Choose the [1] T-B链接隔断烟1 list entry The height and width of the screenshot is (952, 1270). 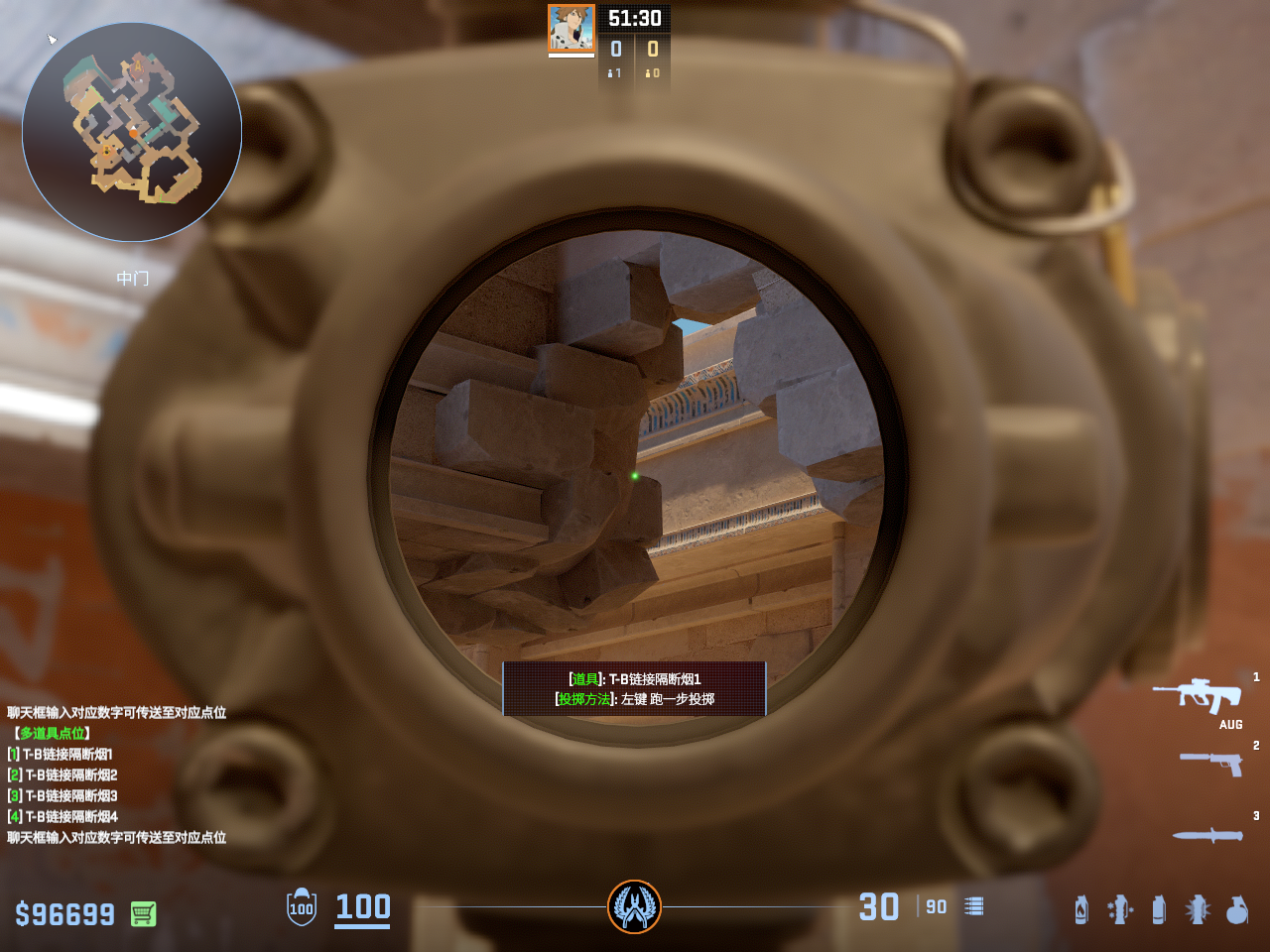pos(61,754)
